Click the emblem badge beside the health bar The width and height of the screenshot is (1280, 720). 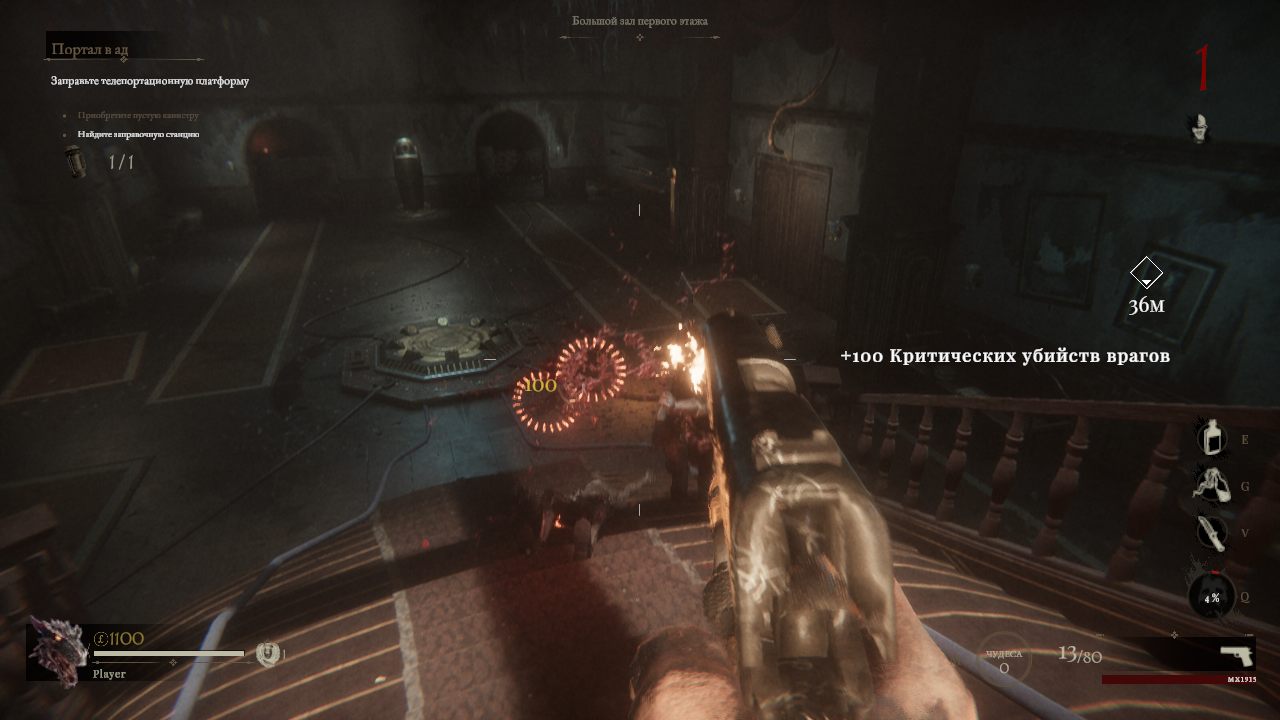pyautogui.click(x=266, y=654)
